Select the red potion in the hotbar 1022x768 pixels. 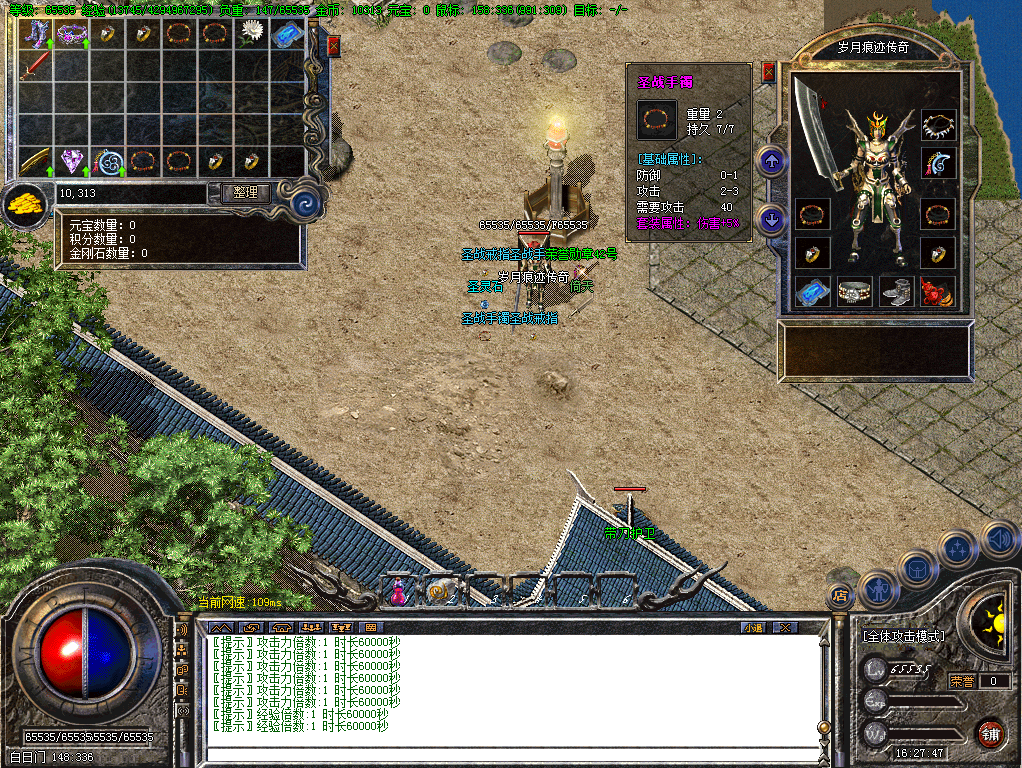(x=398, y=591)
